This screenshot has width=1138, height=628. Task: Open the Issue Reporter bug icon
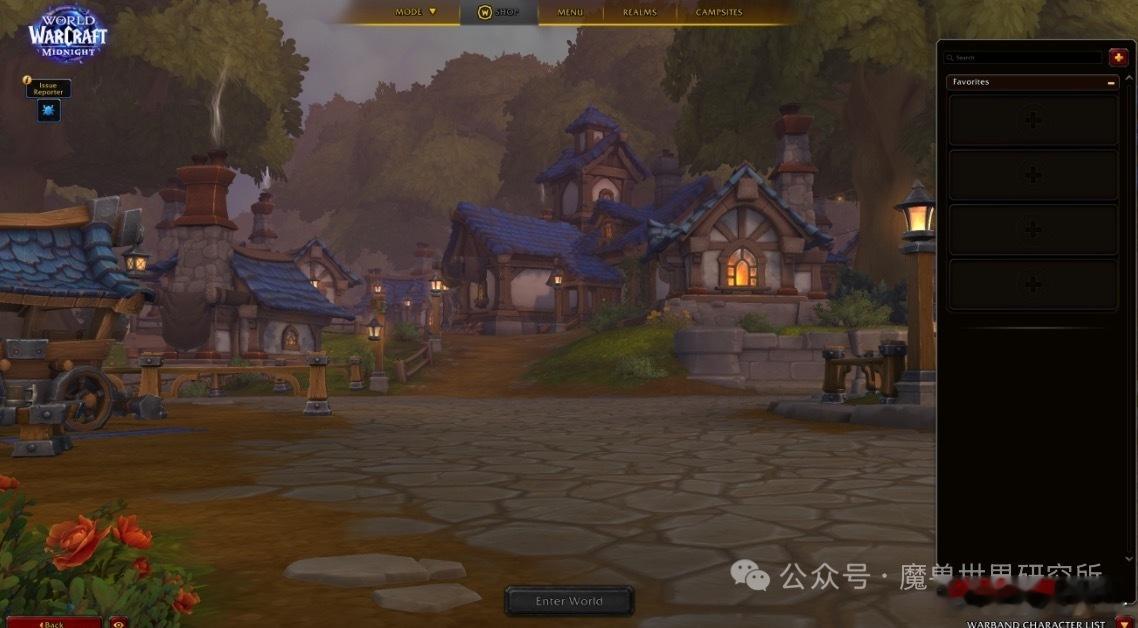tap(48, 111)
